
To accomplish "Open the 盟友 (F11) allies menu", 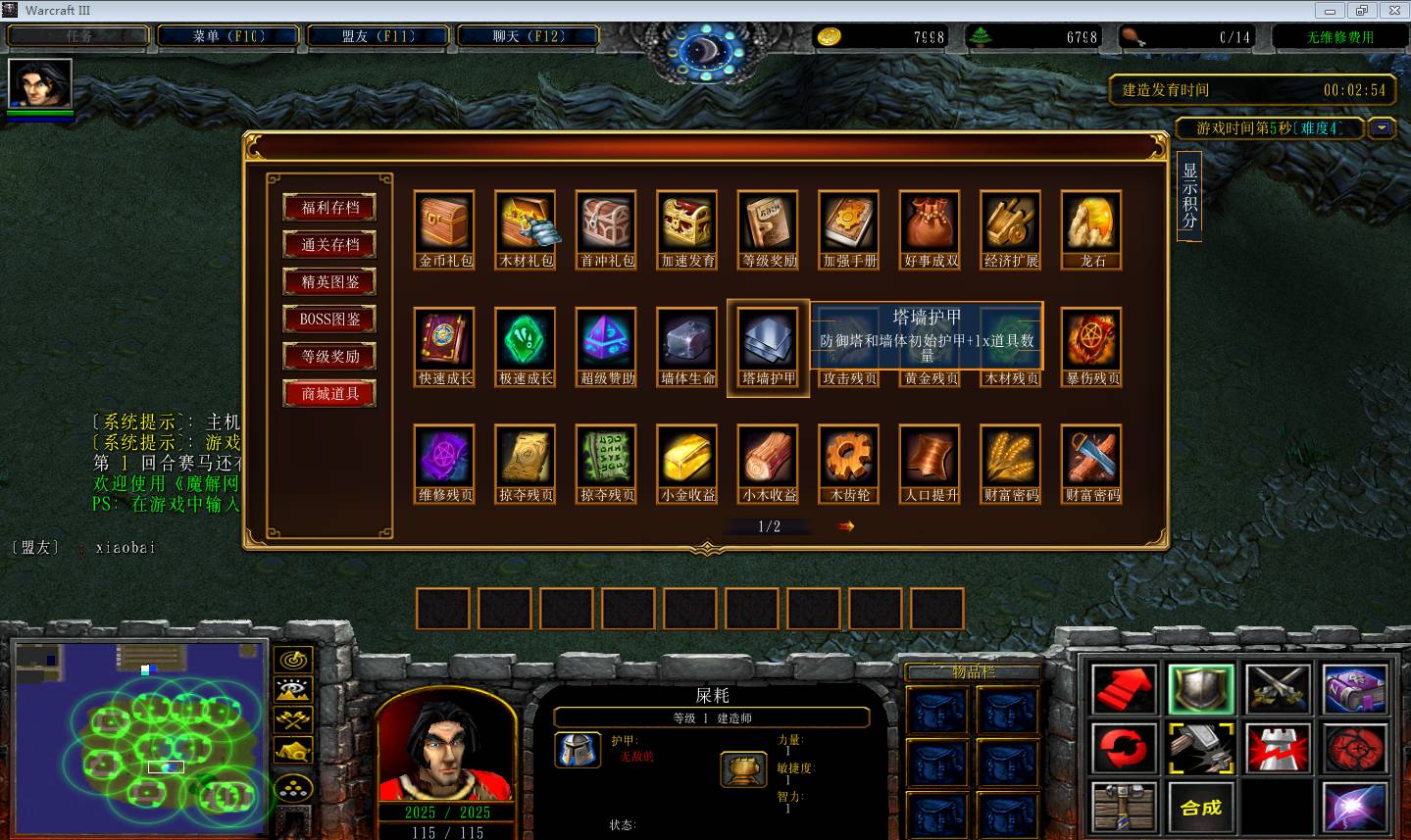I will (x=378, y=36).
